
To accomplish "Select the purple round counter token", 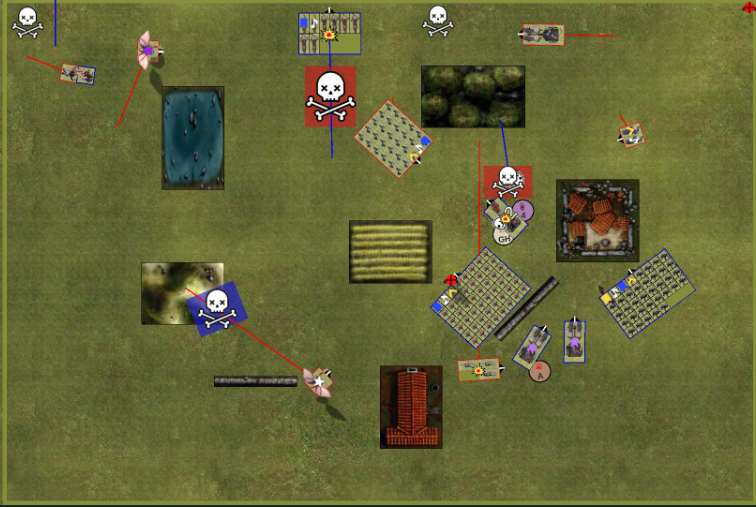I will [x=523, y=210].
